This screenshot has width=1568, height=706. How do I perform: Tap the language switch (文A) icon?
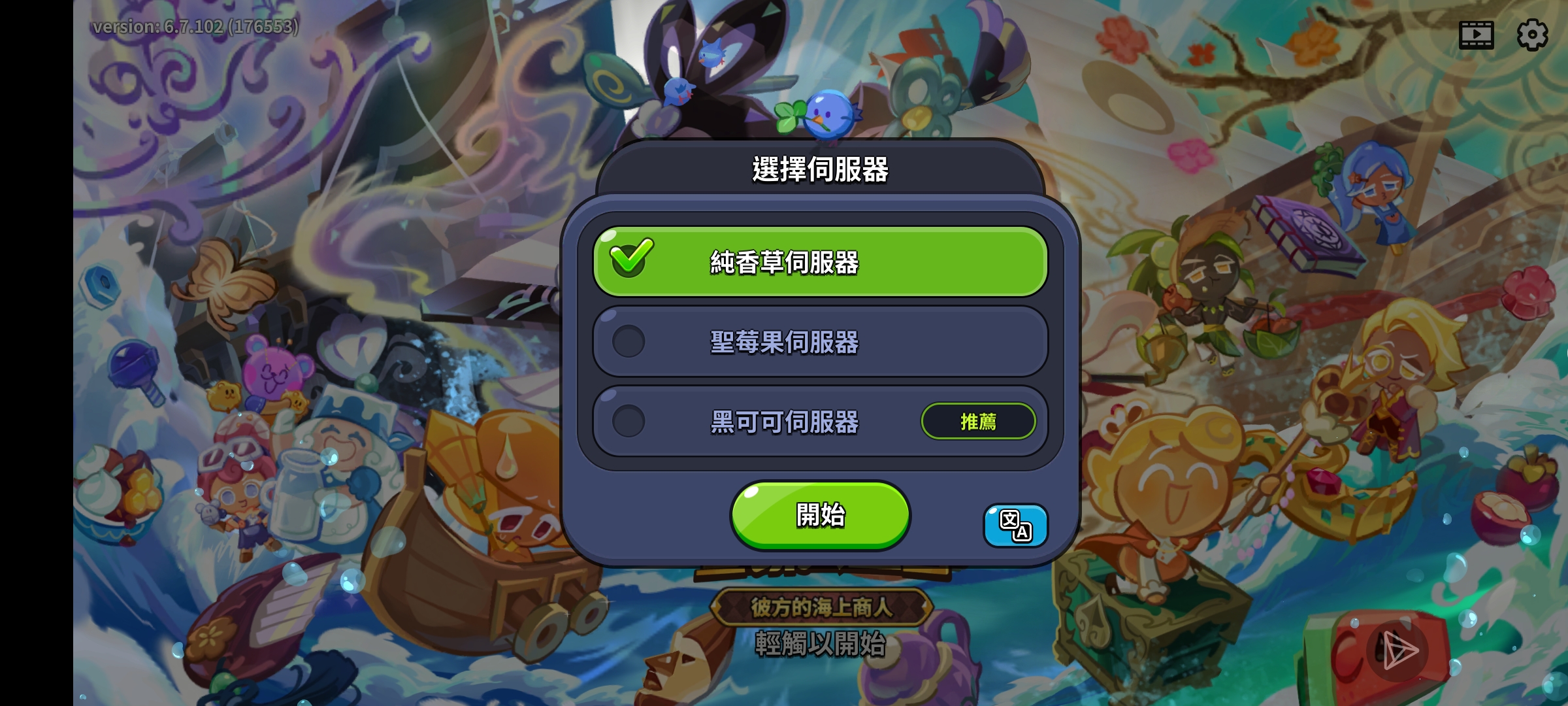click(1015, 526)
